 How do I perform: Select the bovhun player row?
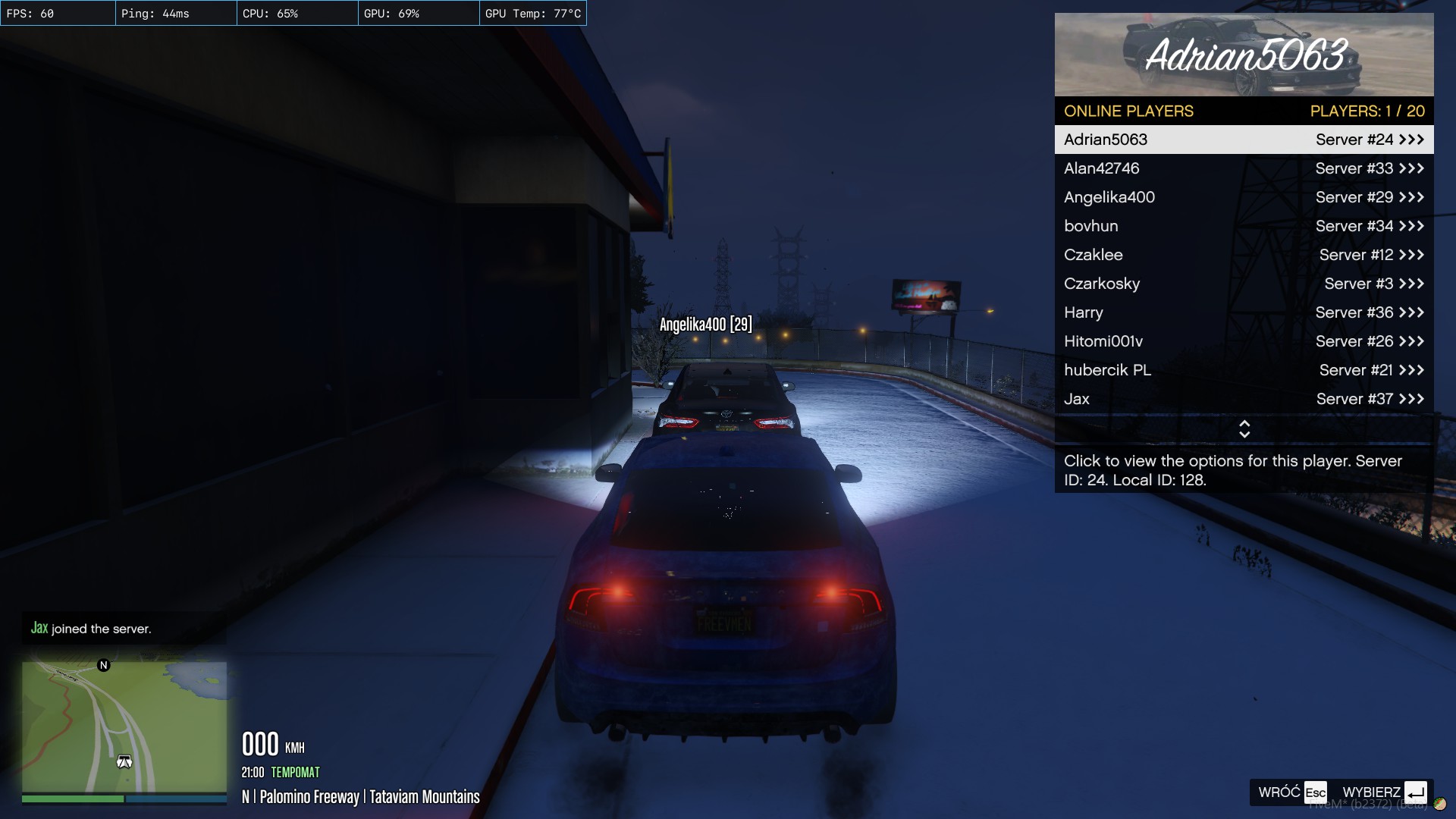click(x=1244, y=226)
